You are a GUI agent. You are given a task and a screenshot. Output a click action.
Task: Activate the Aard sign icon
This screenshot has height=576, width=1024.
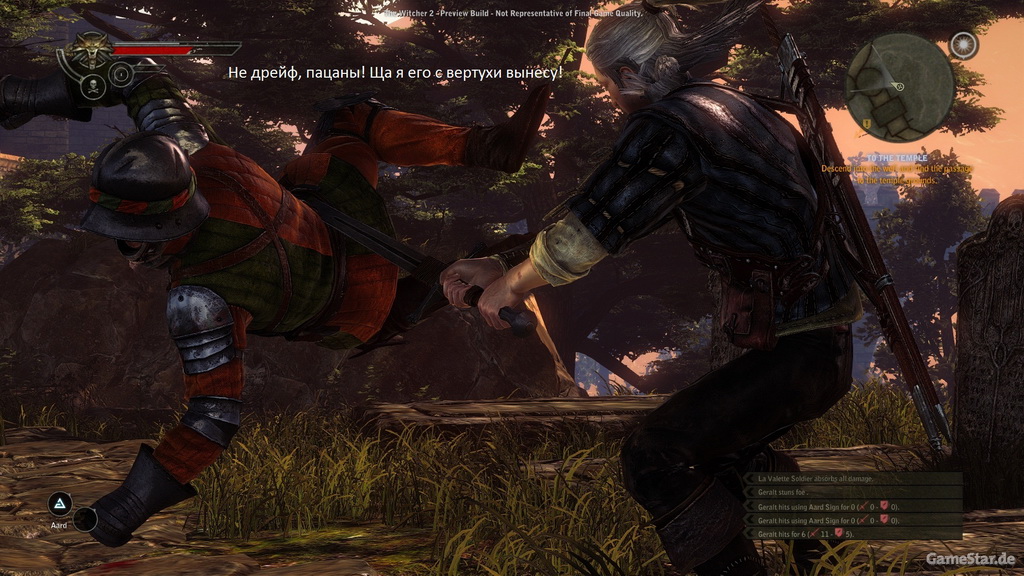point(60,503)
